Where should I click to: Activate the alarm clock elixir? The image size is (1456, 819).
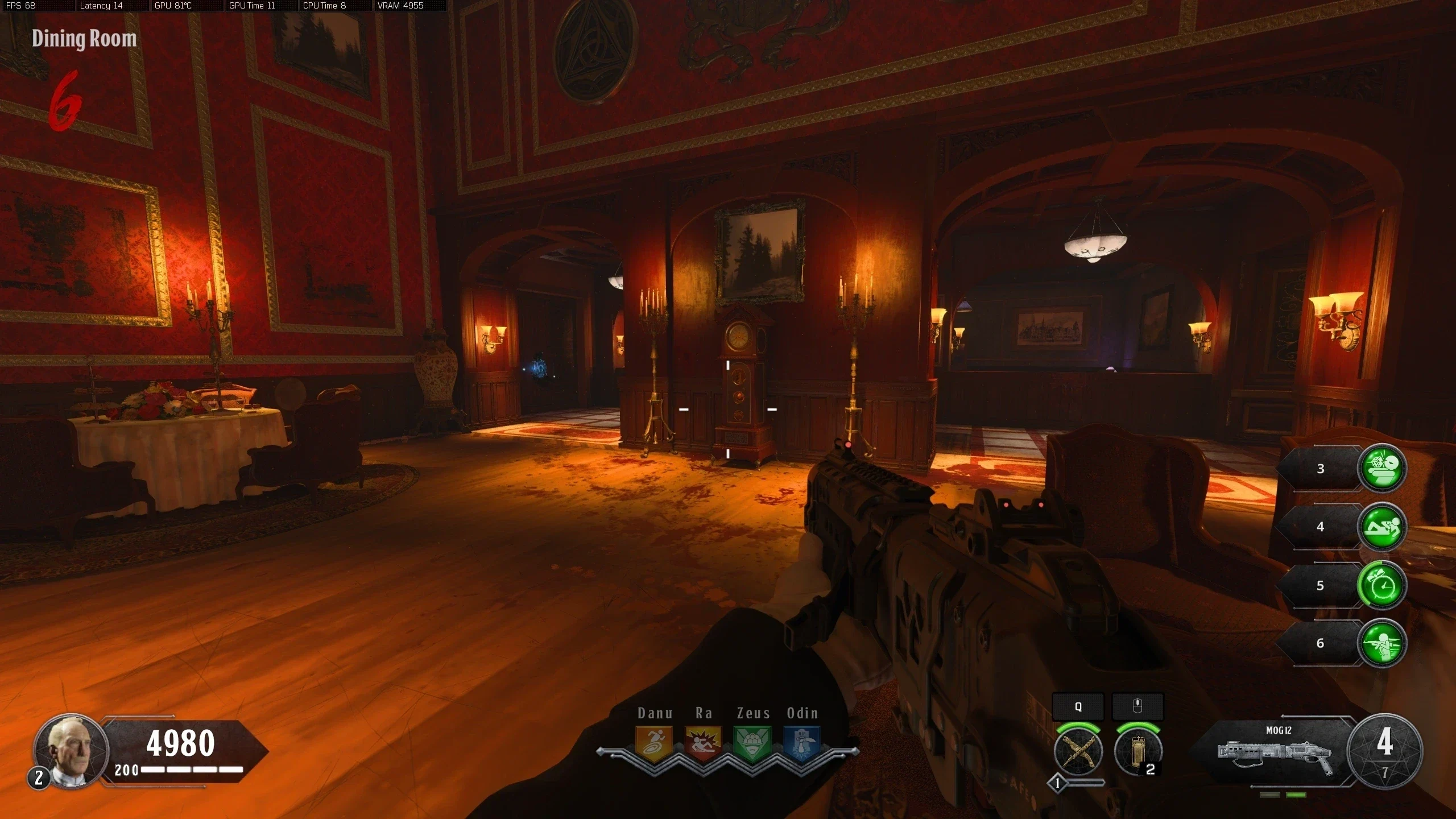1382,585
